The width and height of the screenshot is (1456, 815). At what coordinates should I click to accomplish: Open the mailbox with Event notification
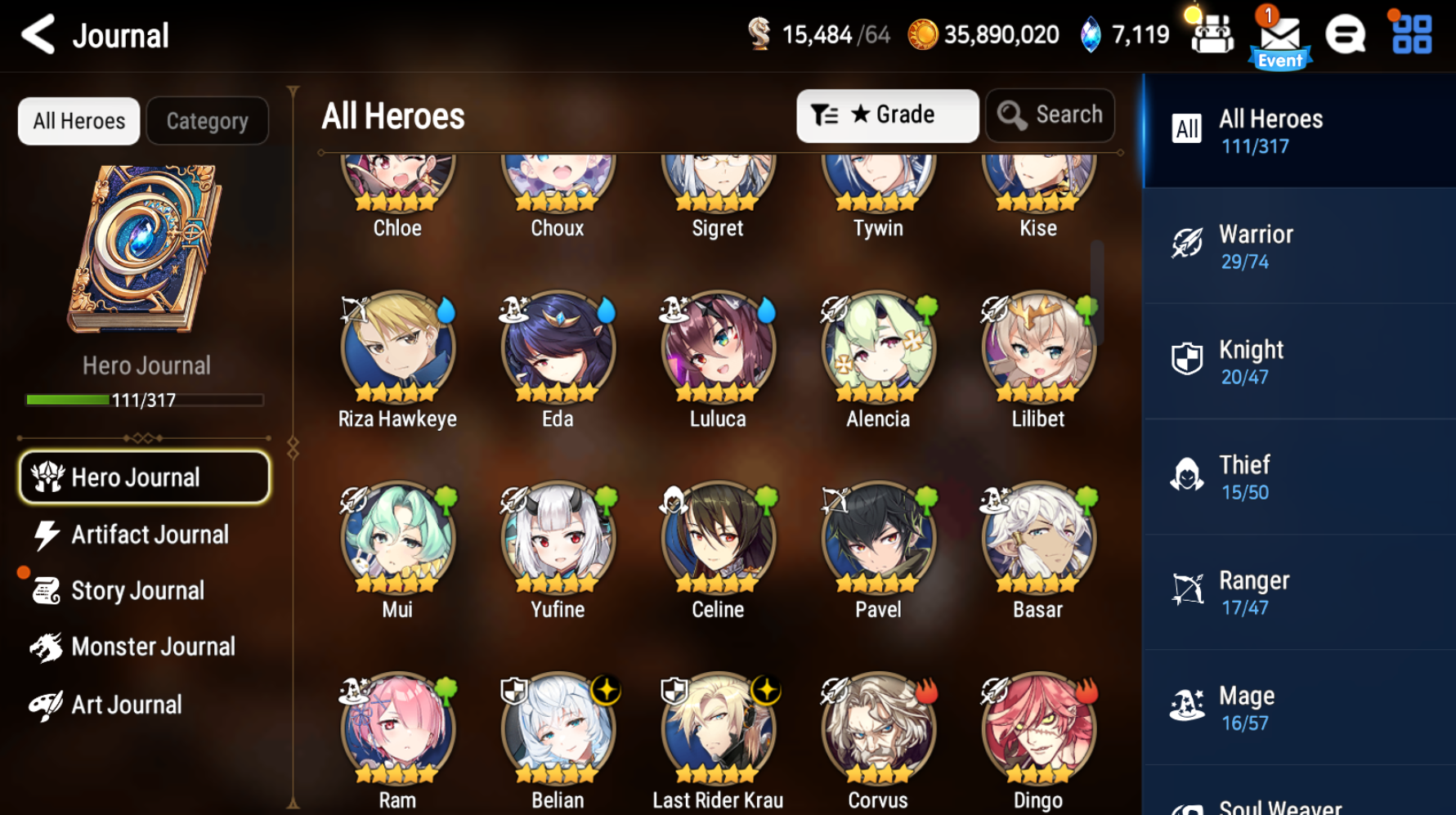point(1281,34)
